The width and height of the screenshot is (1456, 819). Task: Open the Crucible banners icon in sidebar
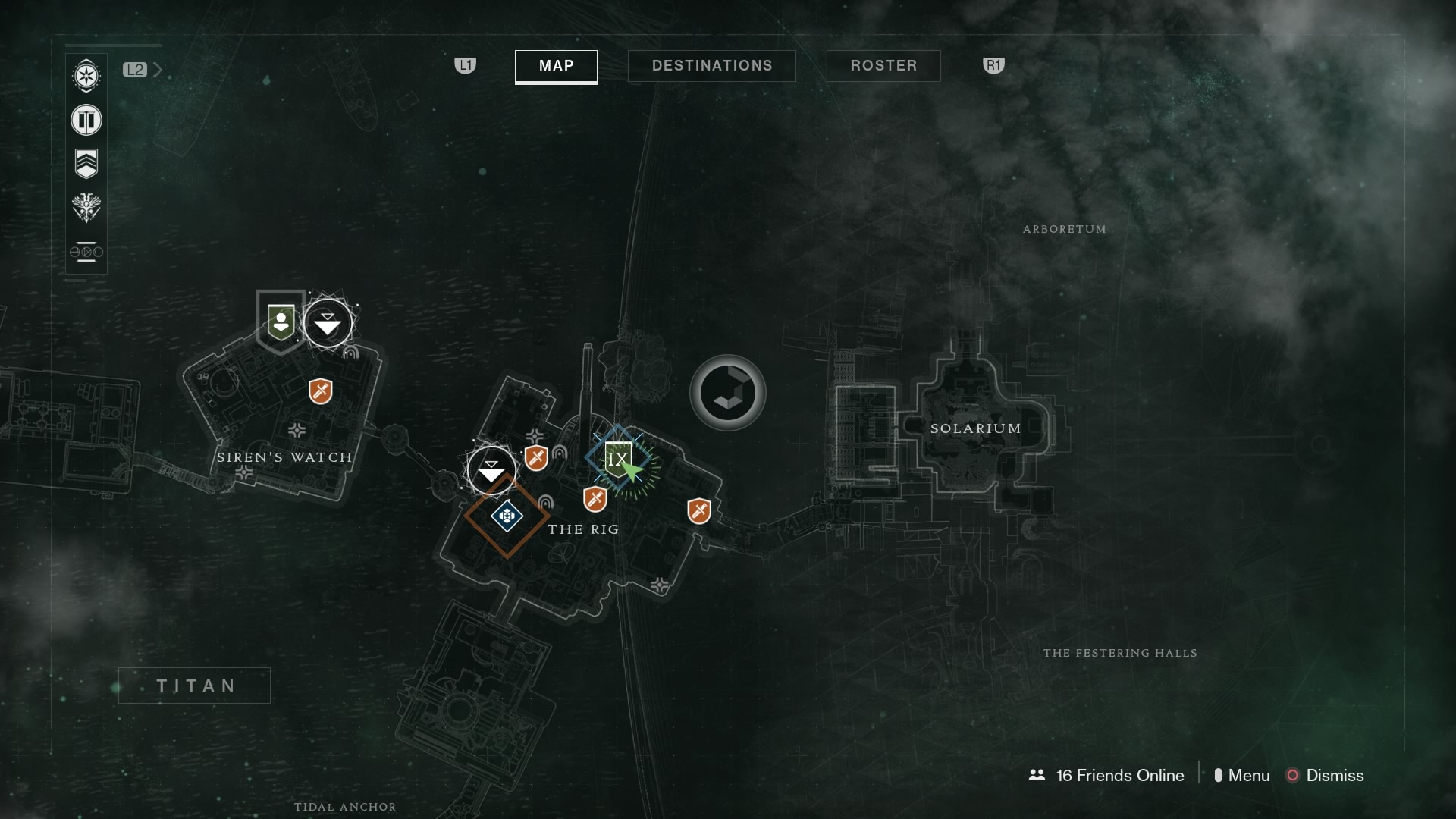click(86, 120)
